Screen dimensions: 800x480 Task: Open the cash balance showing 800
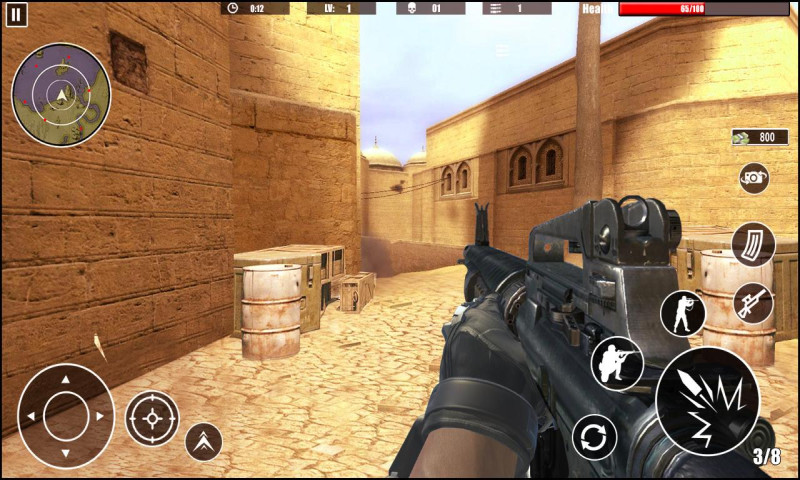[x=753, y=137]
